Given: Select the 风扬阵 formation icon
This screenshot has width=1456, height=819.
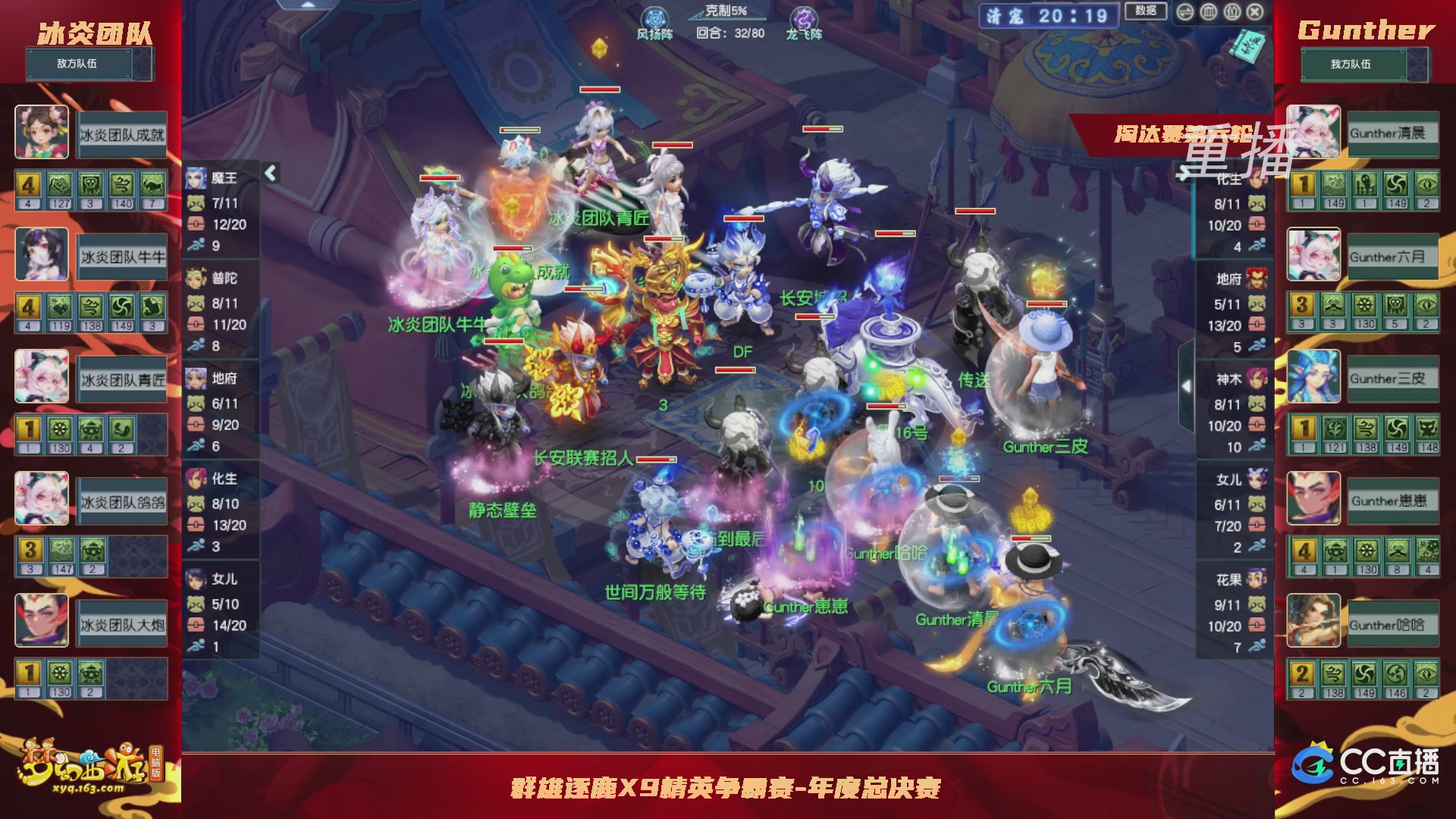Looking at the screenshot, I should (x=657, y=17).
